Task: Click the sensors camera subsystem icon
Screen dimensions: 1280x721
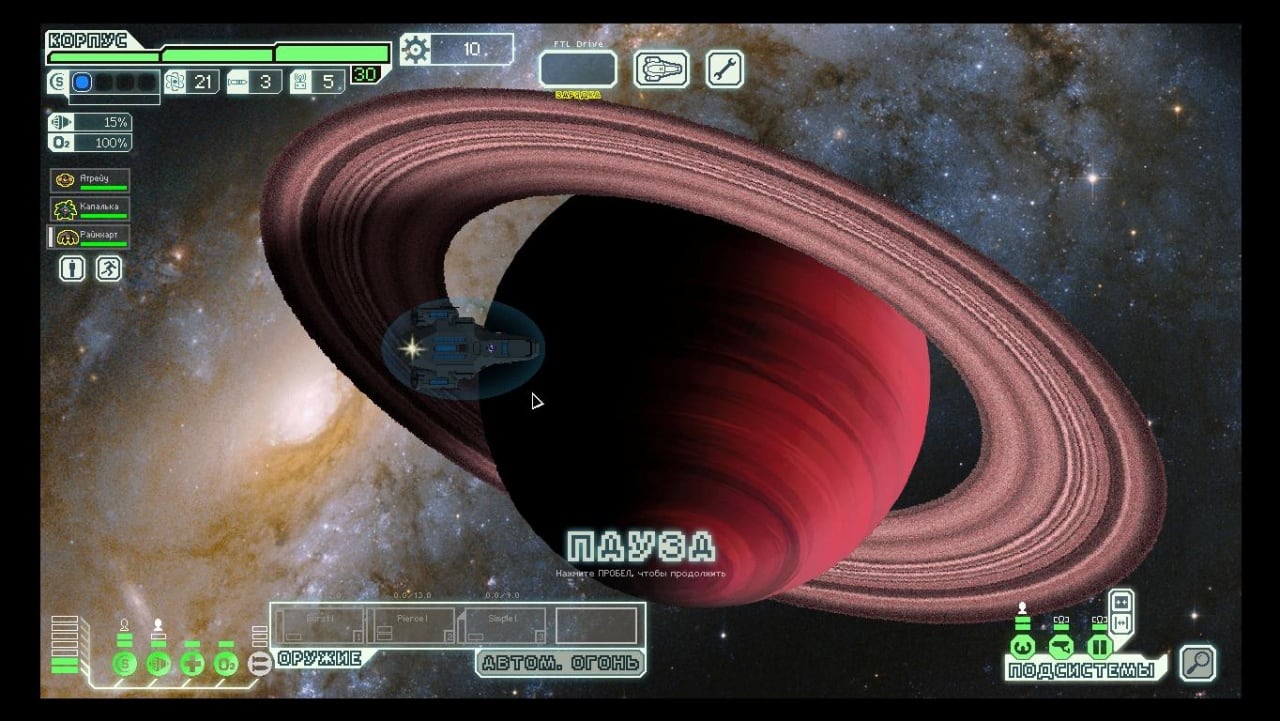Action: (x=1060, y=647)
